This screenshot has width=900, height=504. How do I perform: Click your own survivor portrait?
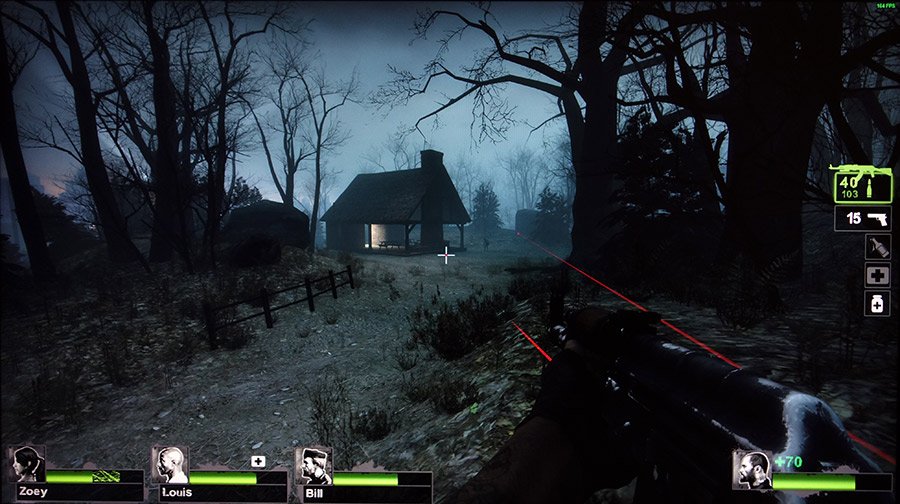pos(752,468)
